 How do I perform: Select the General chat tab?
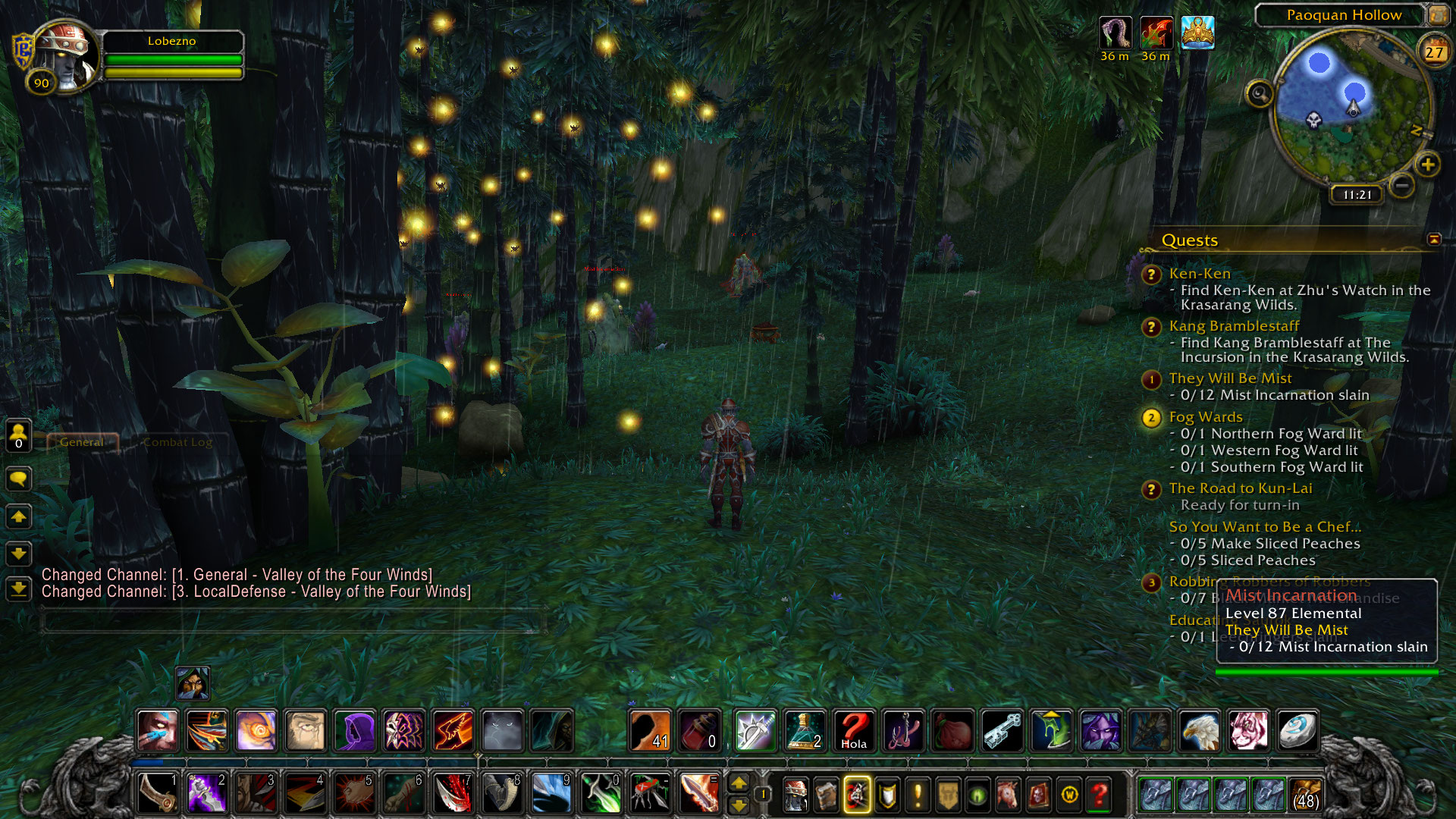(x=82, y=442)
